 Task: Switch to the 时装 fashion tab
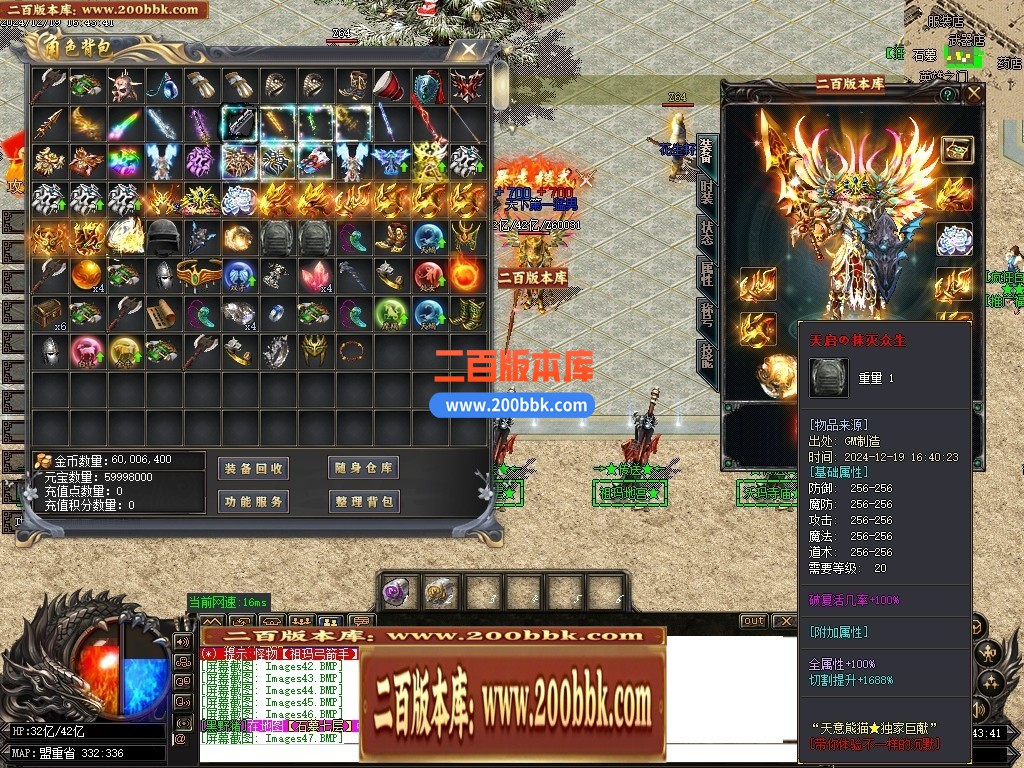pyautogui.click(x=707, y=192)
